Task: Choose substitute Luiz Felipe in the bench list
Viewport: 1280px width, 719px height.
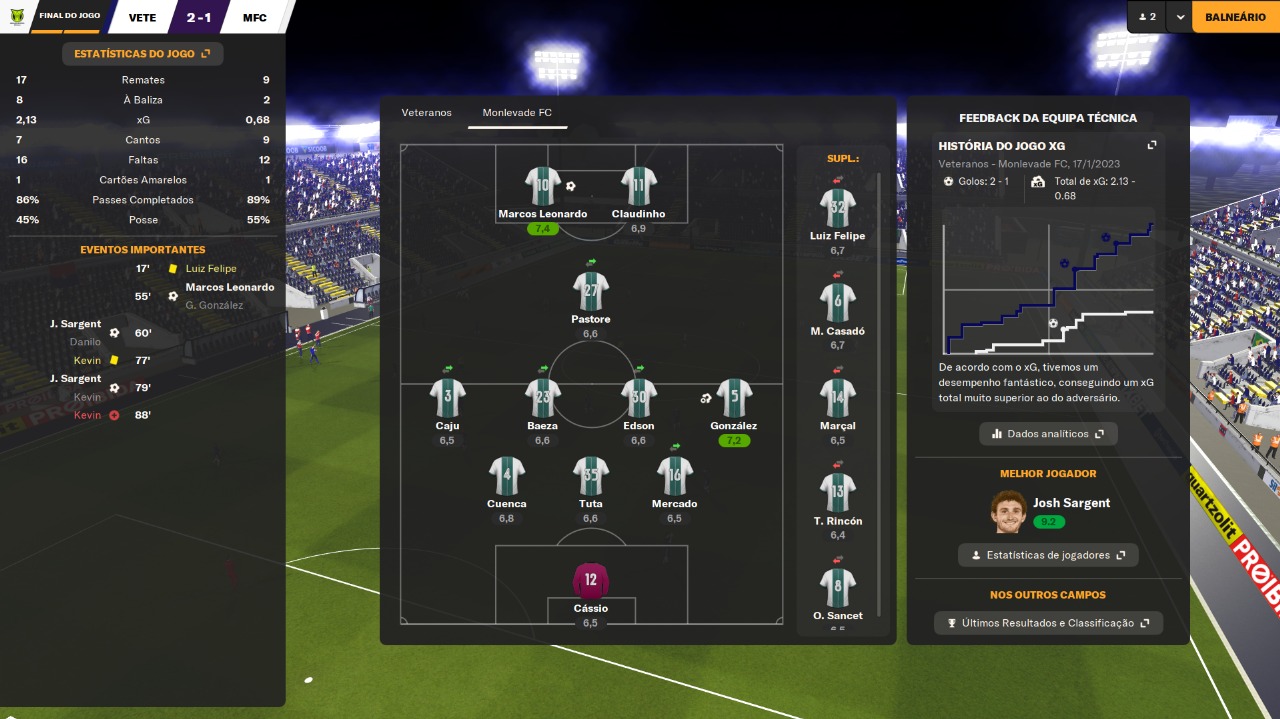Action: point(838,209)
